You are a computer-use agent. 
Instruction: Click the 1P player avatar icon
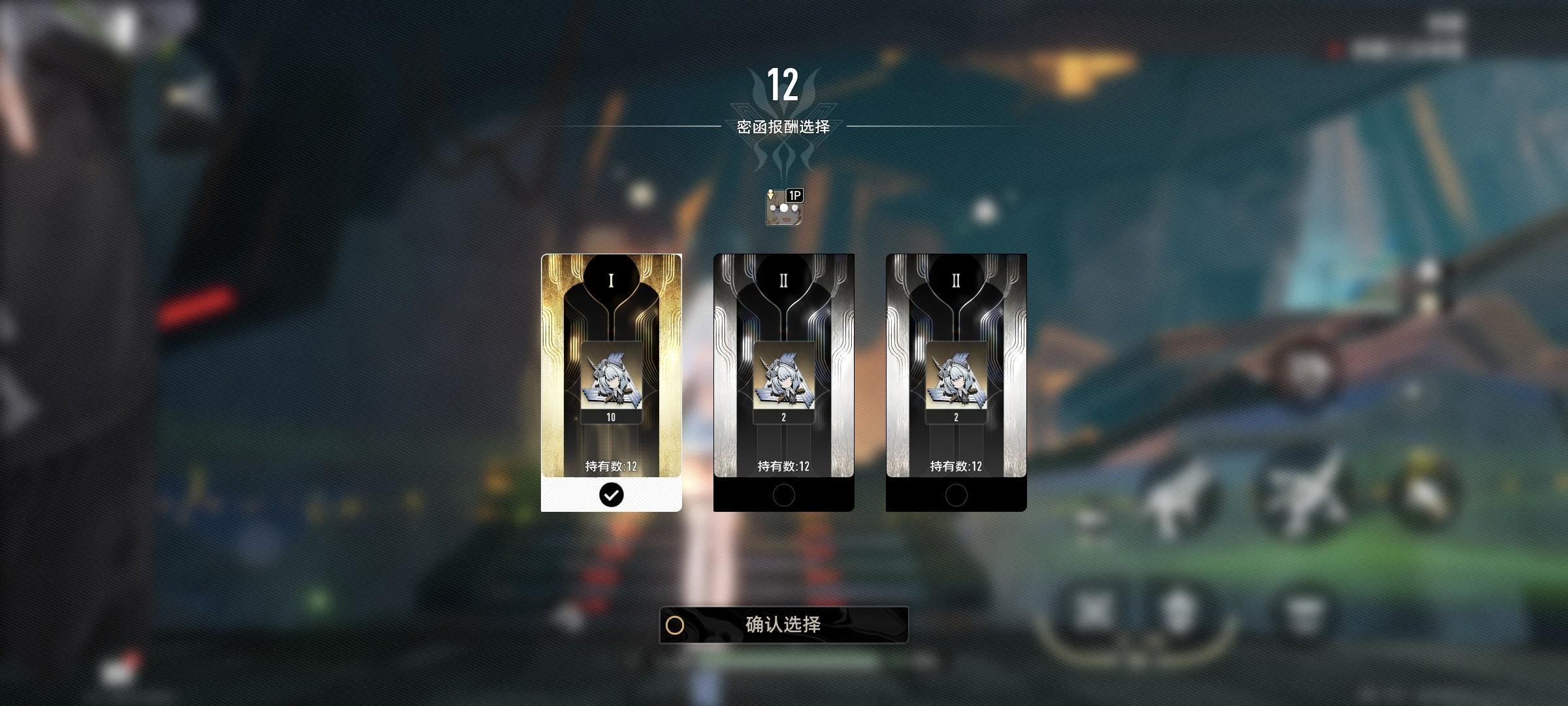click(783, 208)
